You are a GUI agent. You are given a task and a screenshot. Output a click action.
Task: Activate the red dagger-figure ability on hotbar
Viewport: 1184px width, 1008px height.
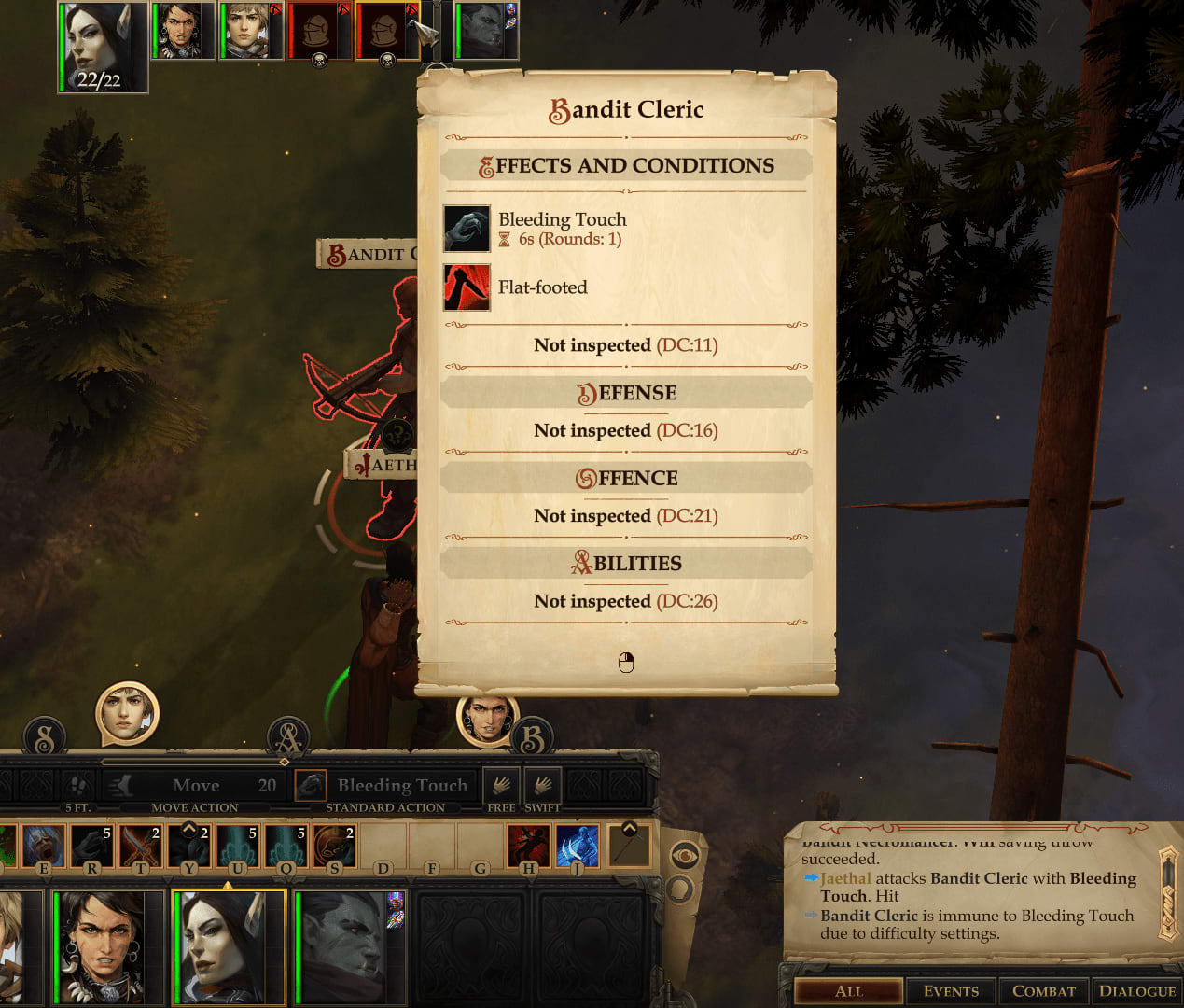tap(528, 846)
